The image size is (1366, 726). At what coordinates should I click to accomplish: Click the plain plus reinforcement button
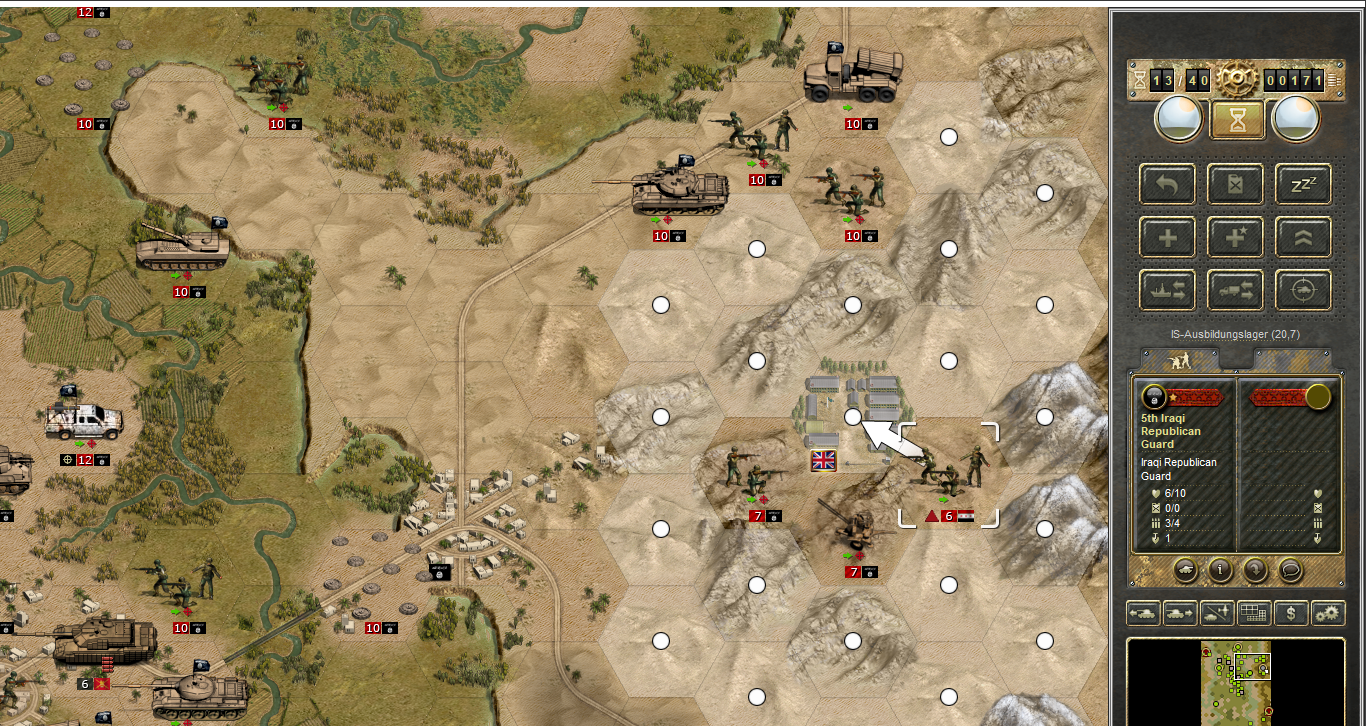pyautogui.click(x=1167, y=238)
